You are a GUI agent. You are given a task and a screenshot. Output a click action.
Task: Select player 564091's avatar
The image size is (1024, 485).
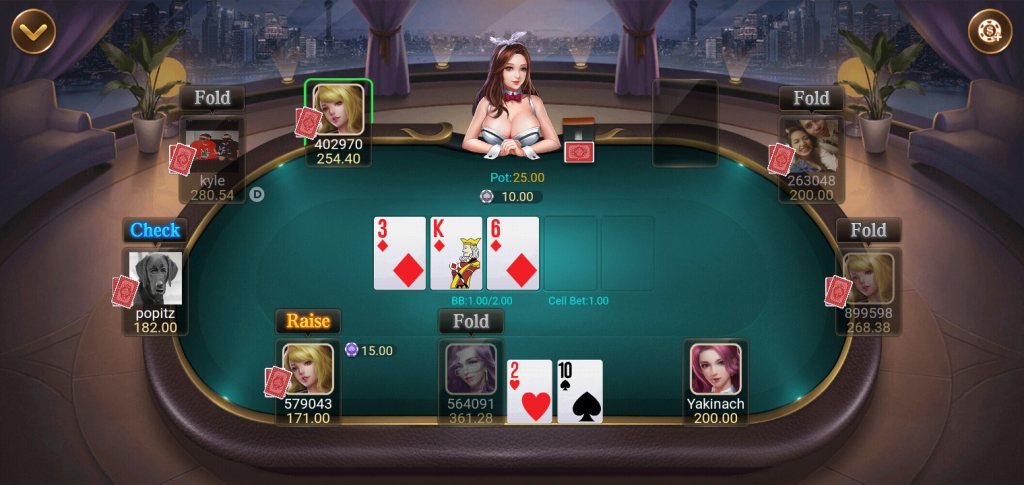point(470,369)
